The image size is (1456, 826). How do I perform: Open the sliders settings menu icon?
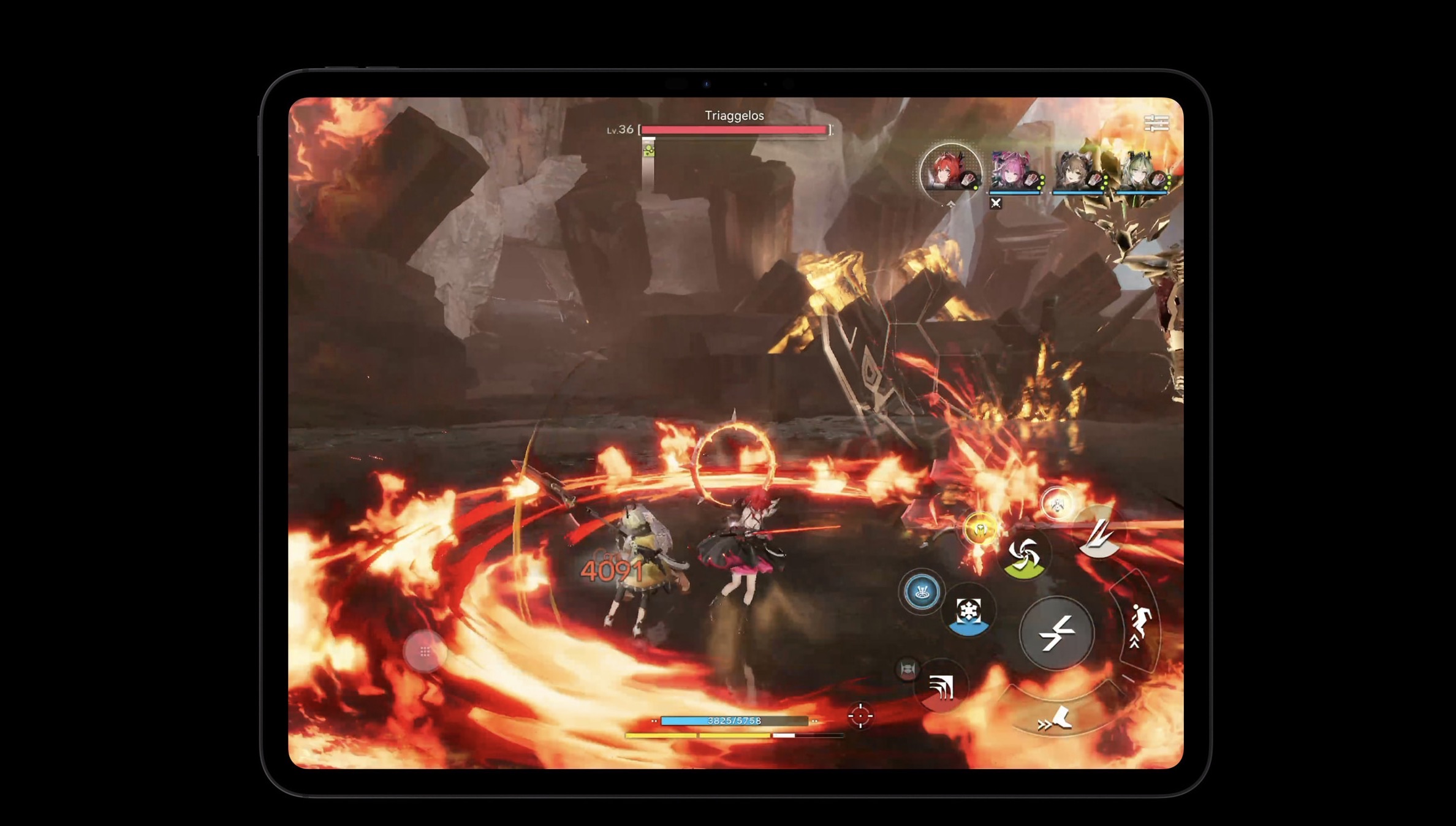[1156, 123]
